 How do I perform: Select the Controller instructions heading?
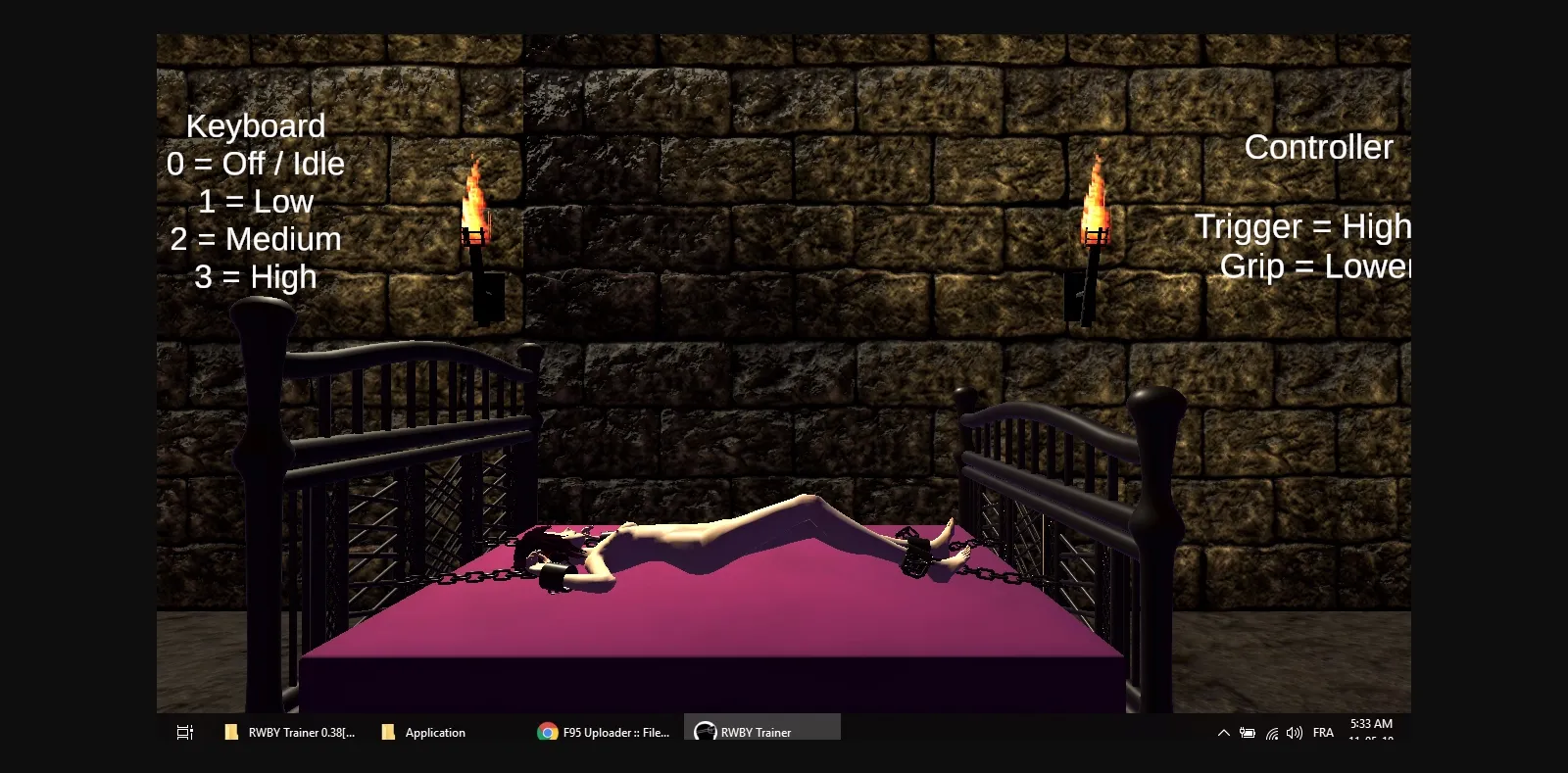[x=1318, y=147]
